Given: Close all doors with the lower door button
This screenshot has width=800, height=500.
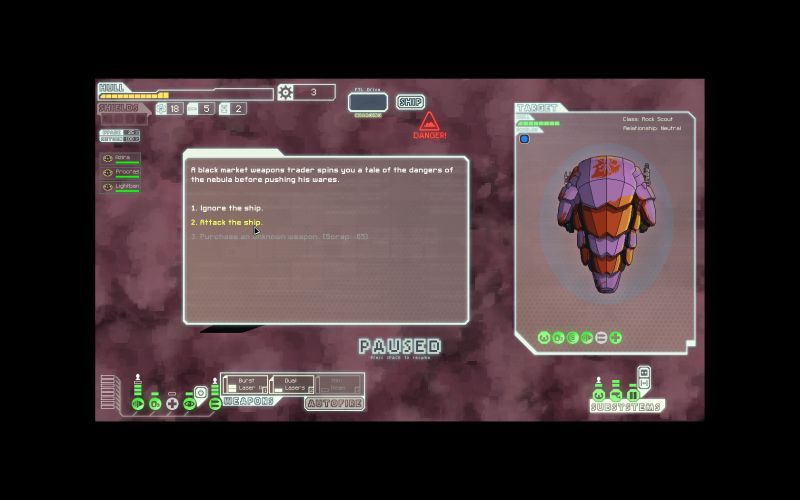Looking at the screenshot, I should coord(644,384).
